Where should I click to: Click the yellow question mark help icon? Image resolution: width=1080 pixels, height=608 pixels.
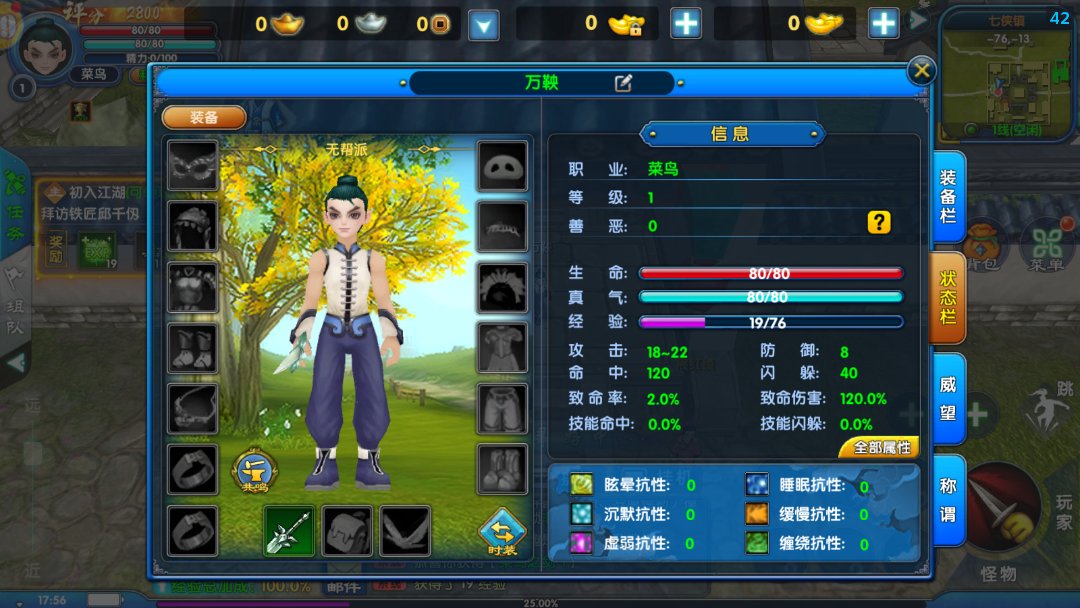[878, 223]
